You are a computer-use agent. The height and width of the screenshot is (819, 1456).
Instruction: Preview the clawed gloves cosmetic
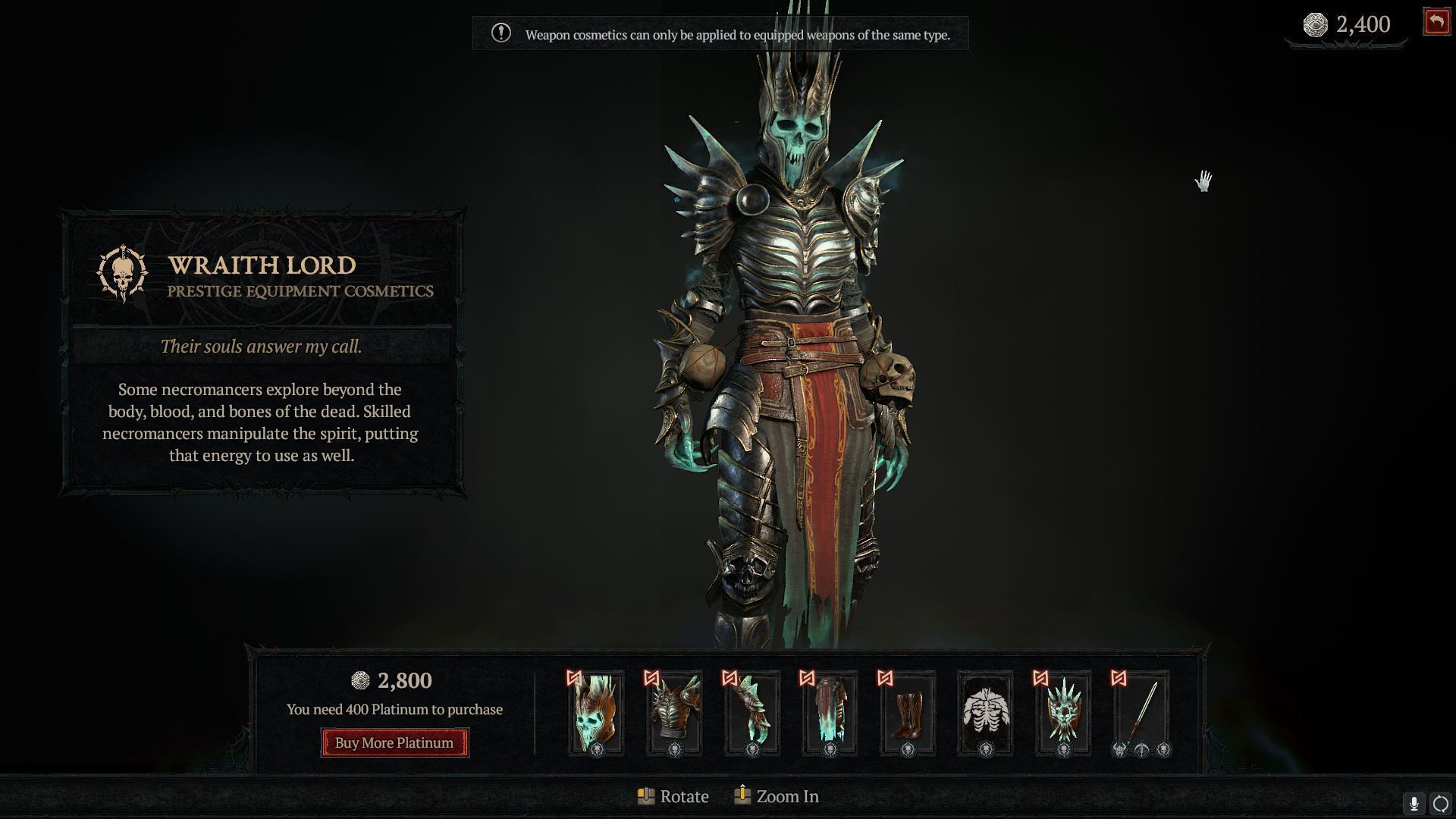click(752, 713)
